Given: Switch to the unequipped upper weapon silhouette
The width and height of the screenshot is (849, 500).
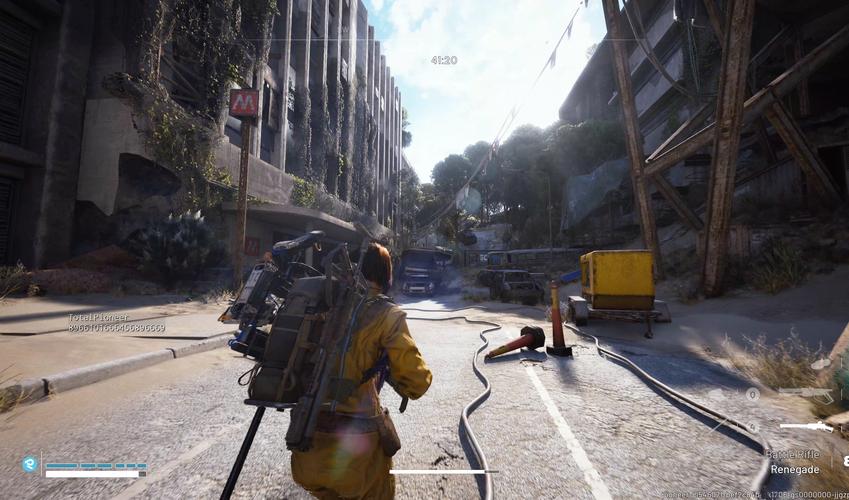Looking at the screenshot, I should click(x=806, y=395).
